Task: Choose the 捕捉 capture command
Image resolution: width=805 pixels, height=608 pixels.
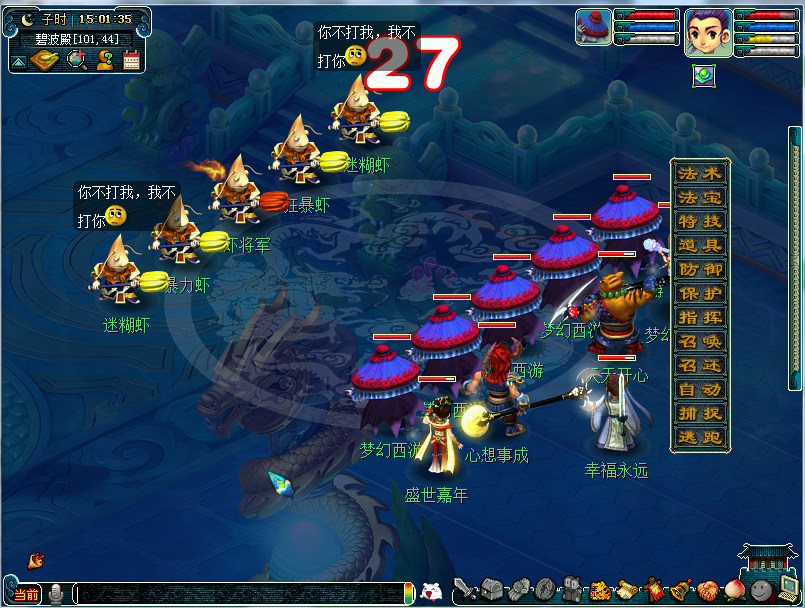Action: coord(700,413)
